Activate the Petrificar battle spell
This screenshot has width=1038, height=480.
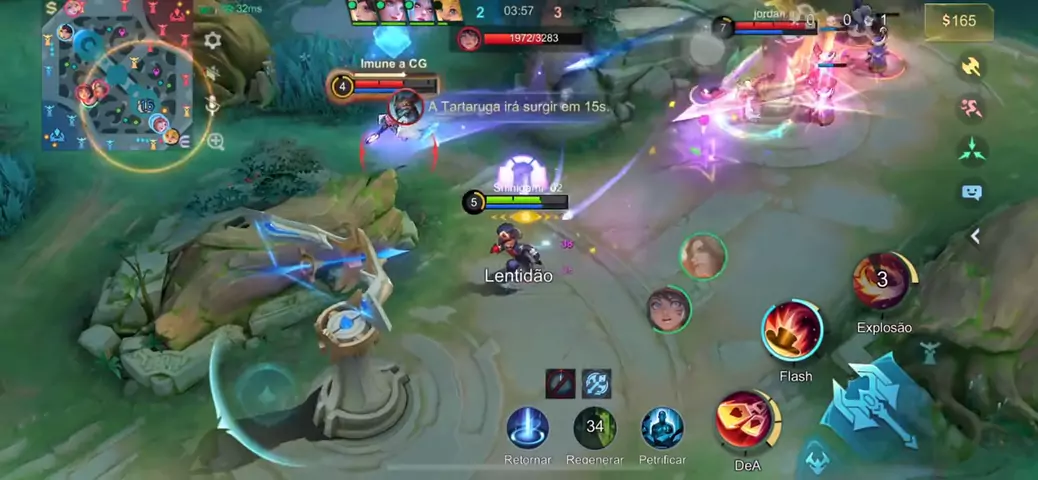(661, 428)
